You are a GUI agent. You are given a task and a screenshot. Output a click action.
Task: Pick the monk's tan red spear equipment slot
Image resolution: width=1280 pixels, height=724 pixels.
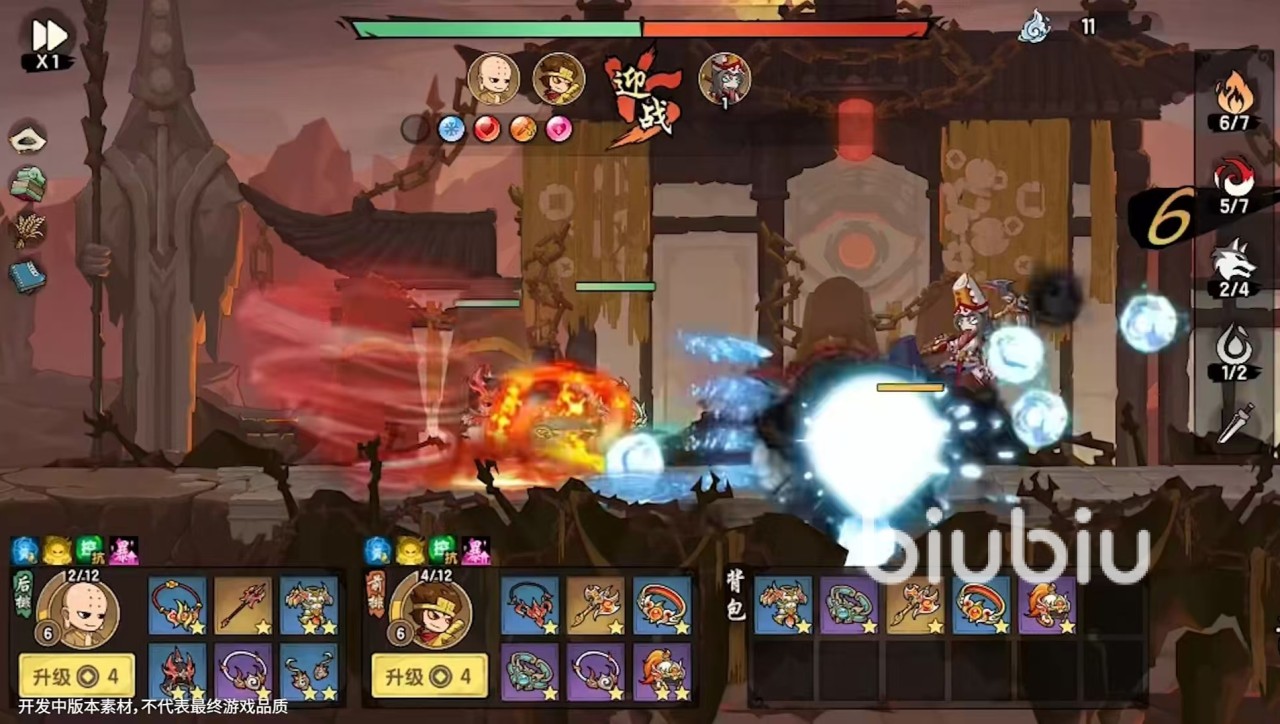[243, 605]
